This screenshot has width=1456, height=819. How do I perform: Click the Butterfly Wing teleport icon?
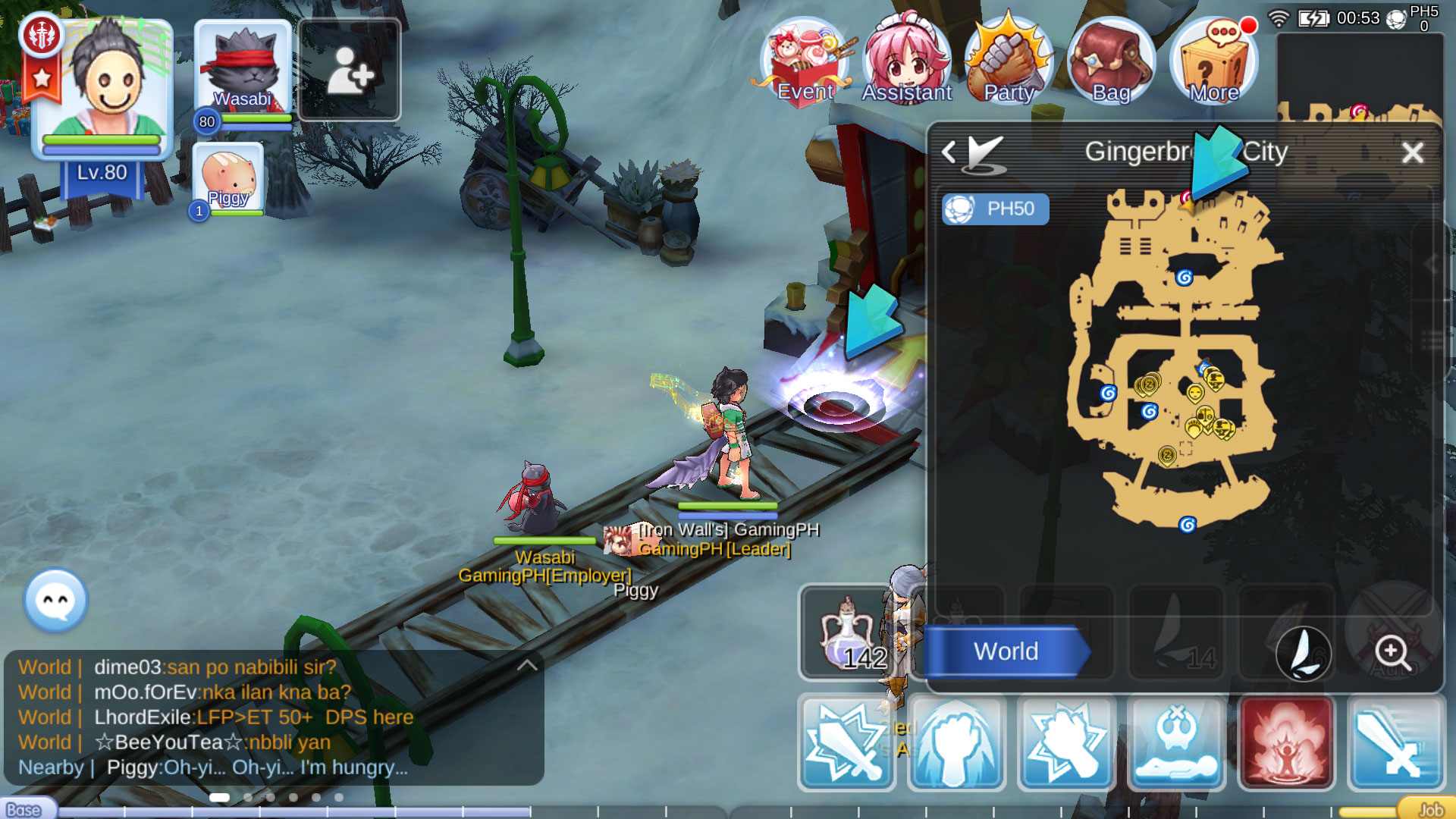[1304, 654]
